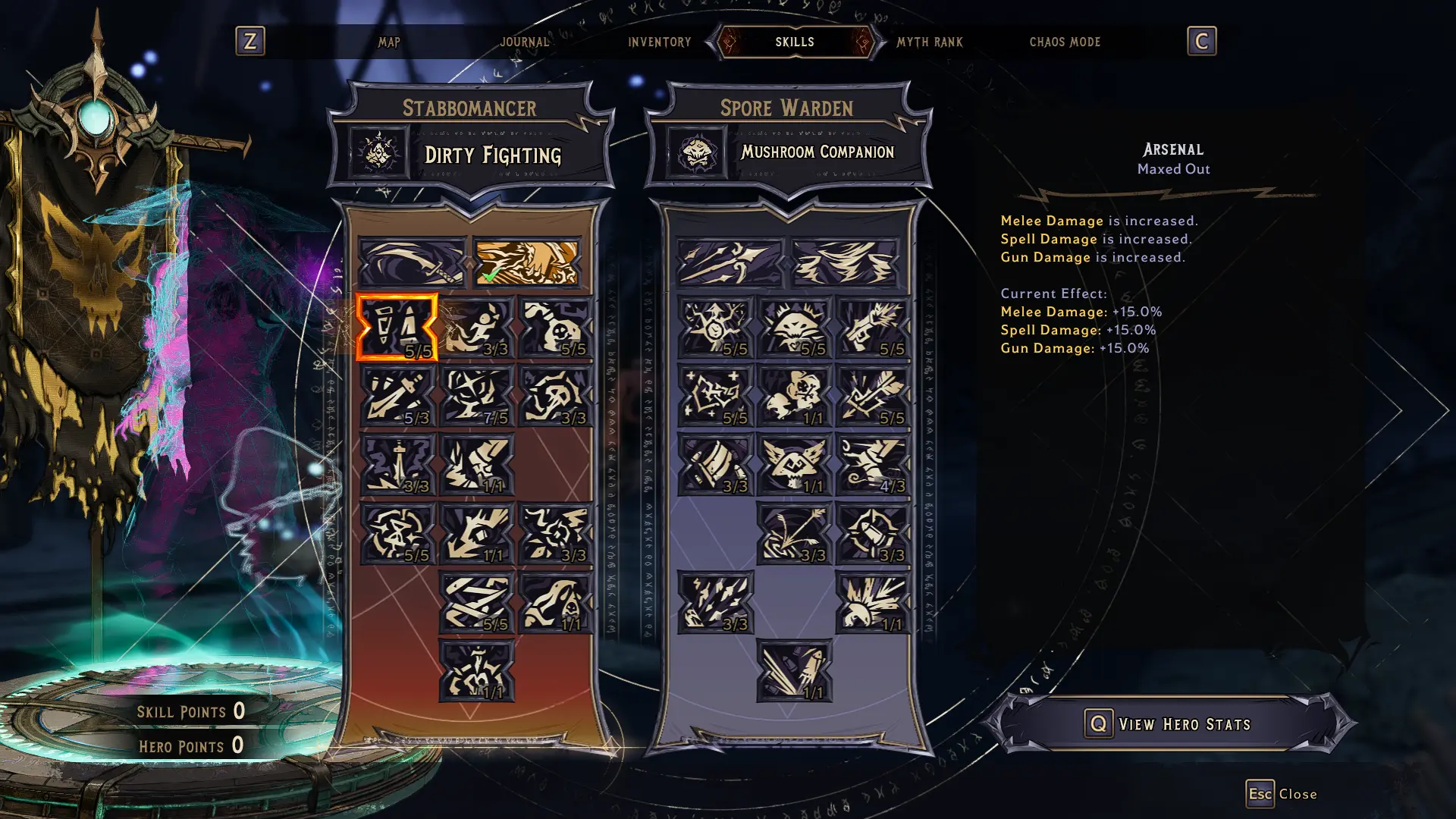Pick the running figure skill icon
The image size is (1456, 819).
pos(476,328)
